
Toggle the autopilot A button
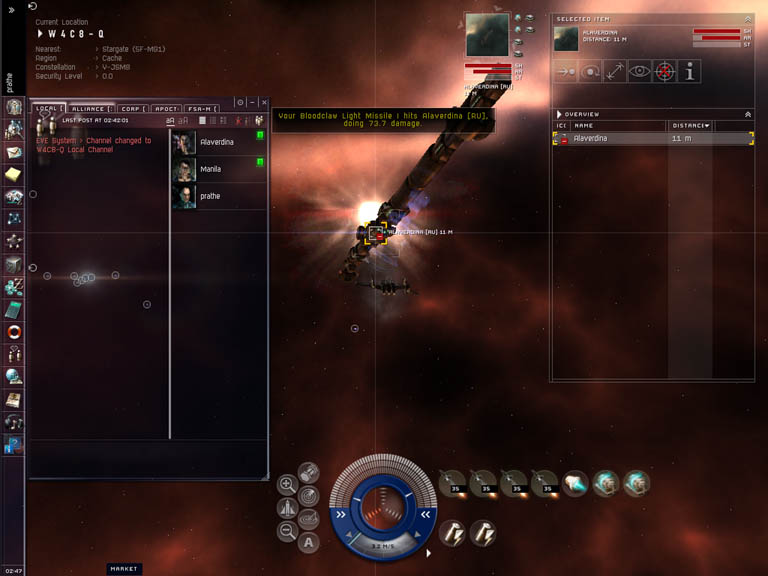coord(309,543)
